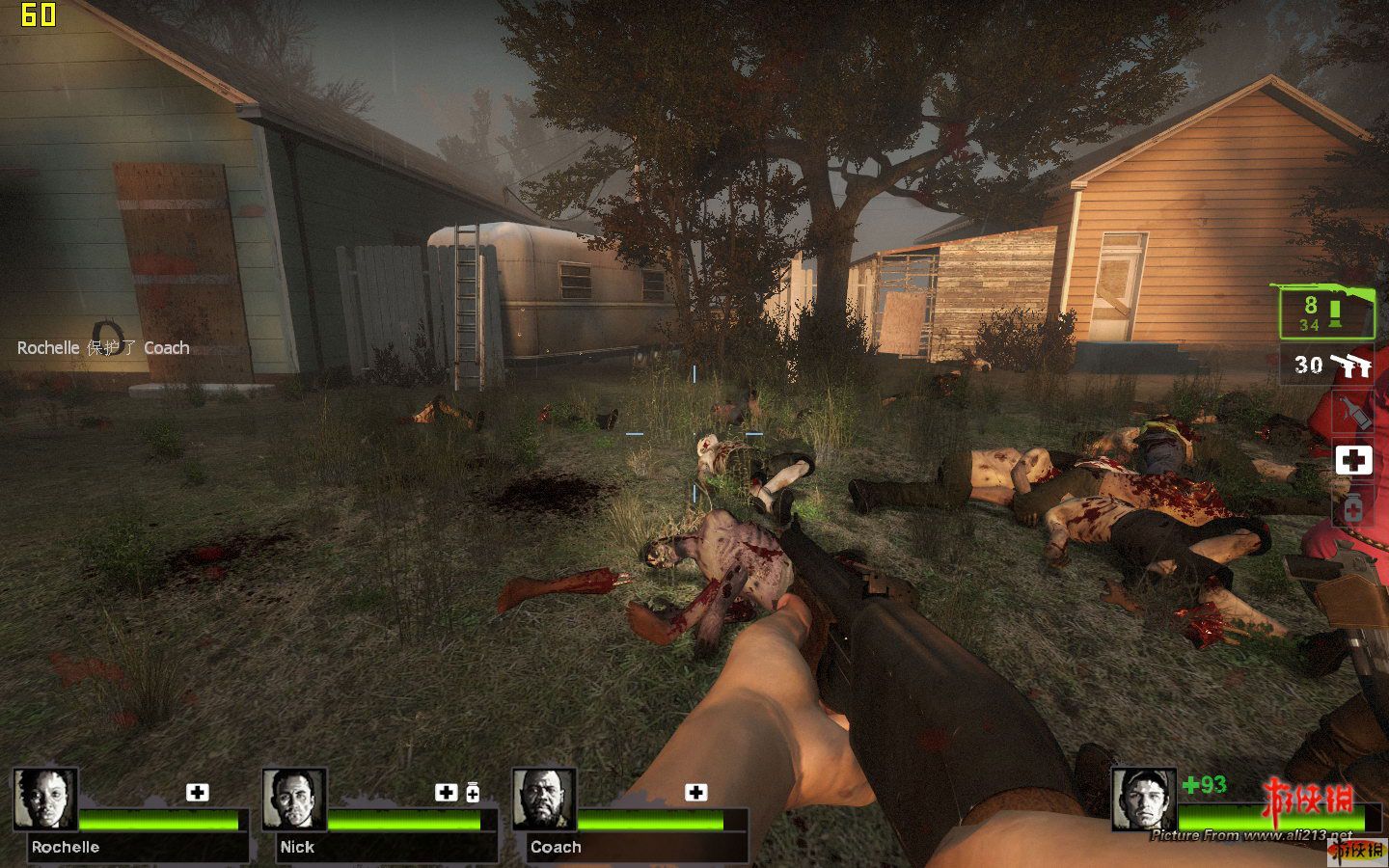1389x868 pixels.
Task: Select the molotov bottle slot
Action: pos(1353,414)
